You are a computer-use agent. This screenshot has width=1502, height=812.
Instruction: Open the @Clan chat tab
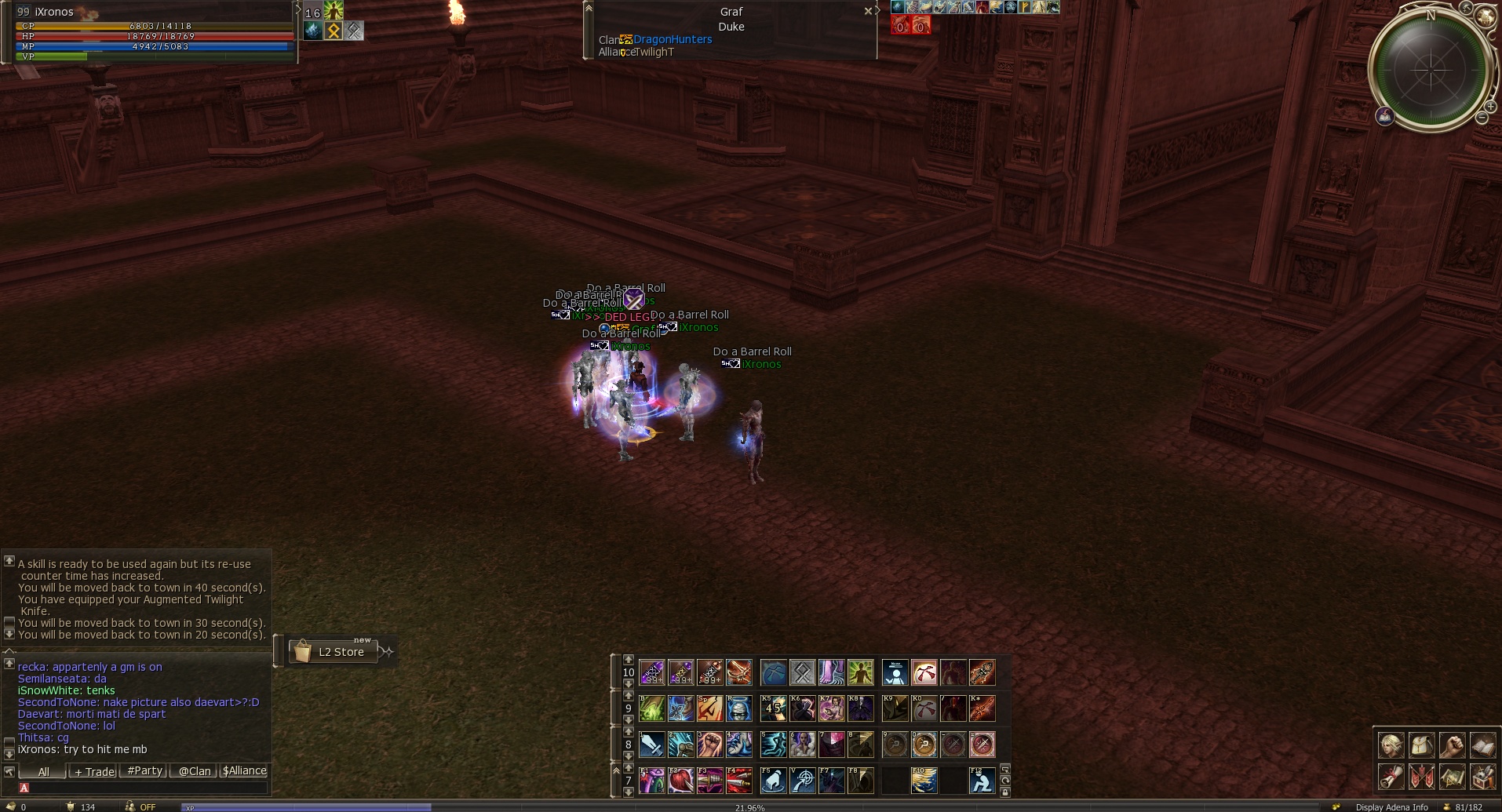[x=195, y=771]
